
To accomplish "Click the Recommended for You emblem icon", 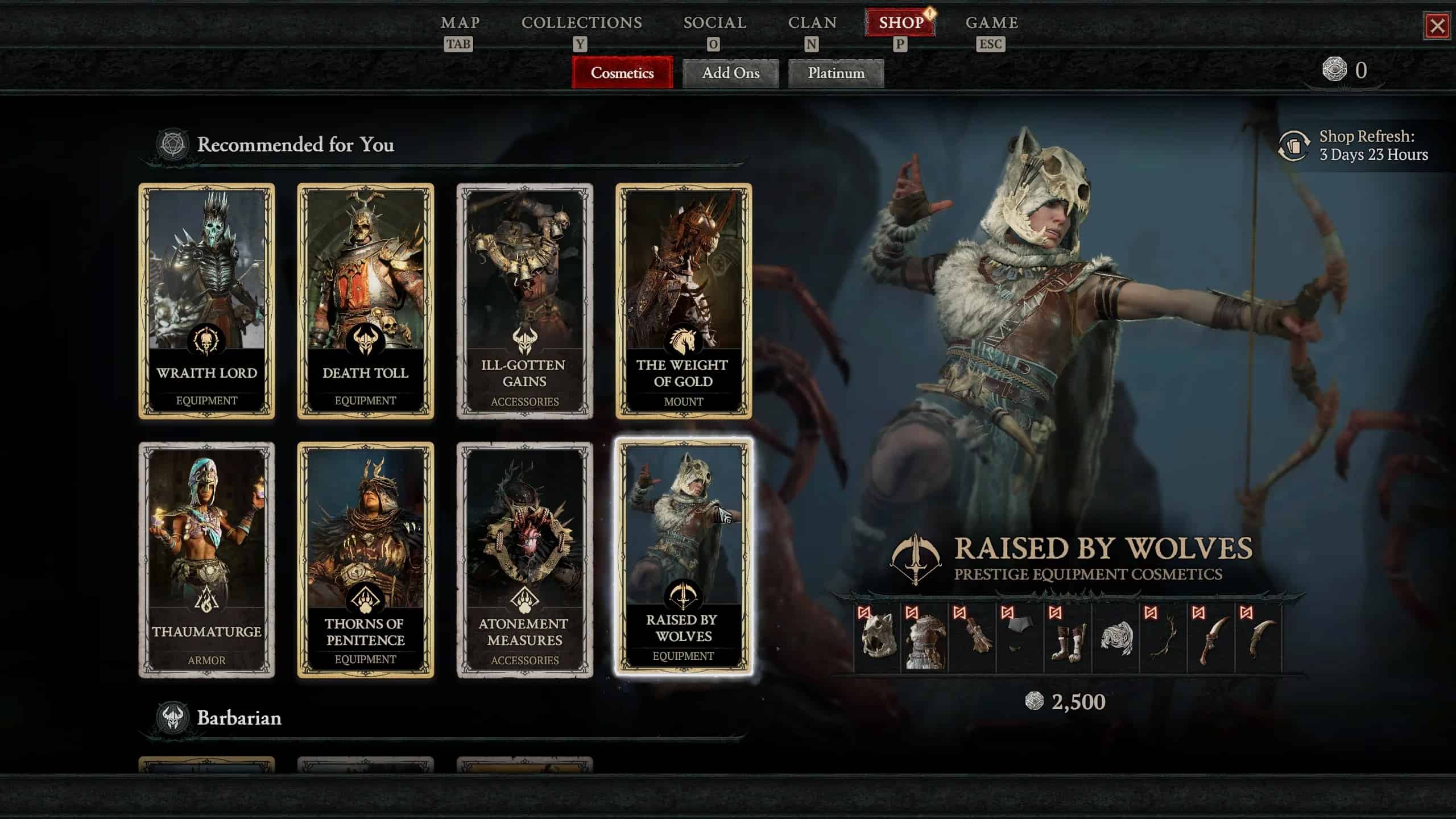I will pyautogui.click(x=172, y=145).
